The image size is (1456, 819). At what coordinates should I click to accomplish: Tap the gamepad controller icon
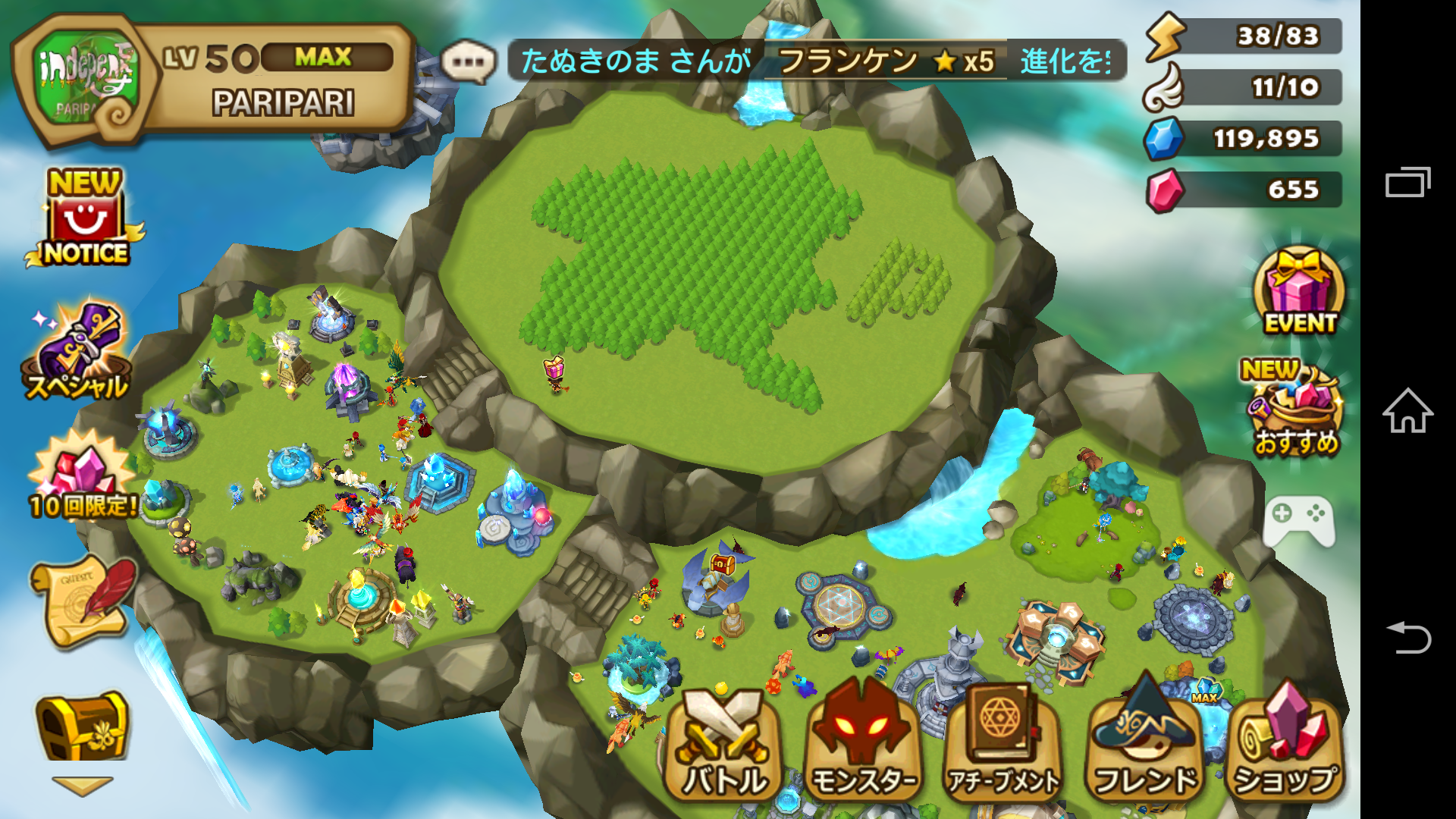pos(1299,522)
